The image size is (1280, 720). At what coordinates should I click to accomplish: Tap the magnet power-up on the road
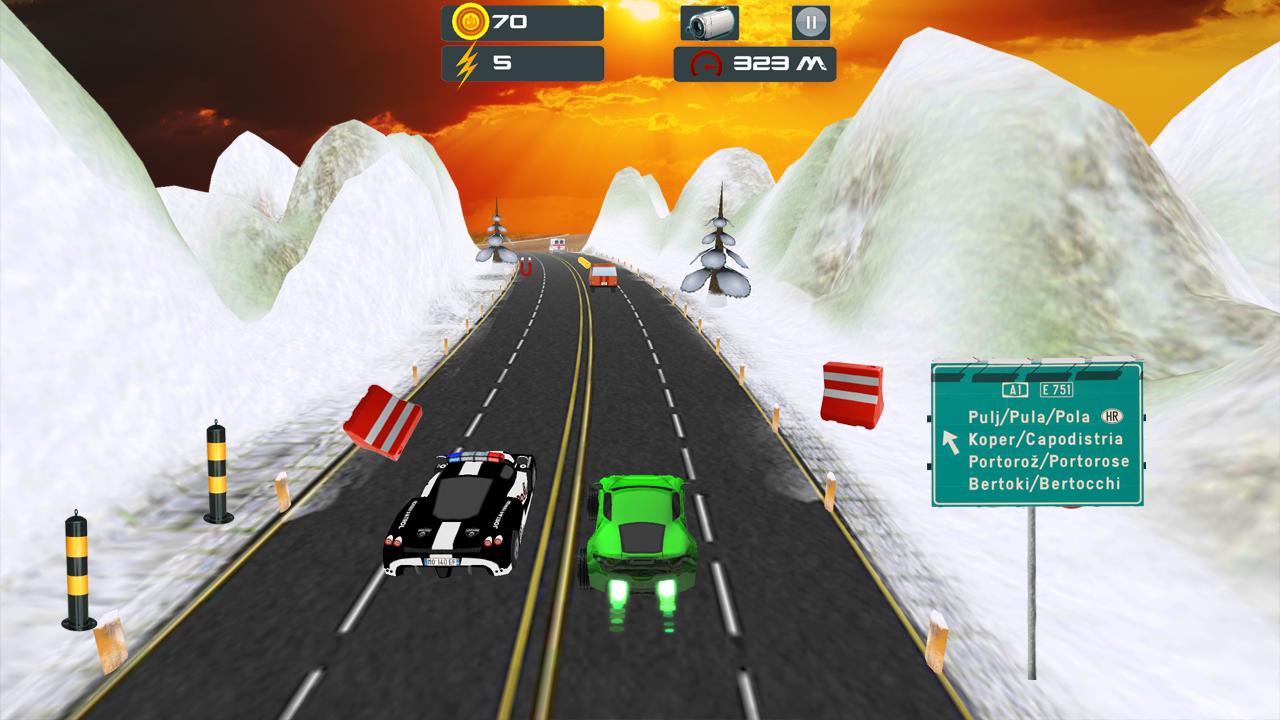click(x=524, y=266)
